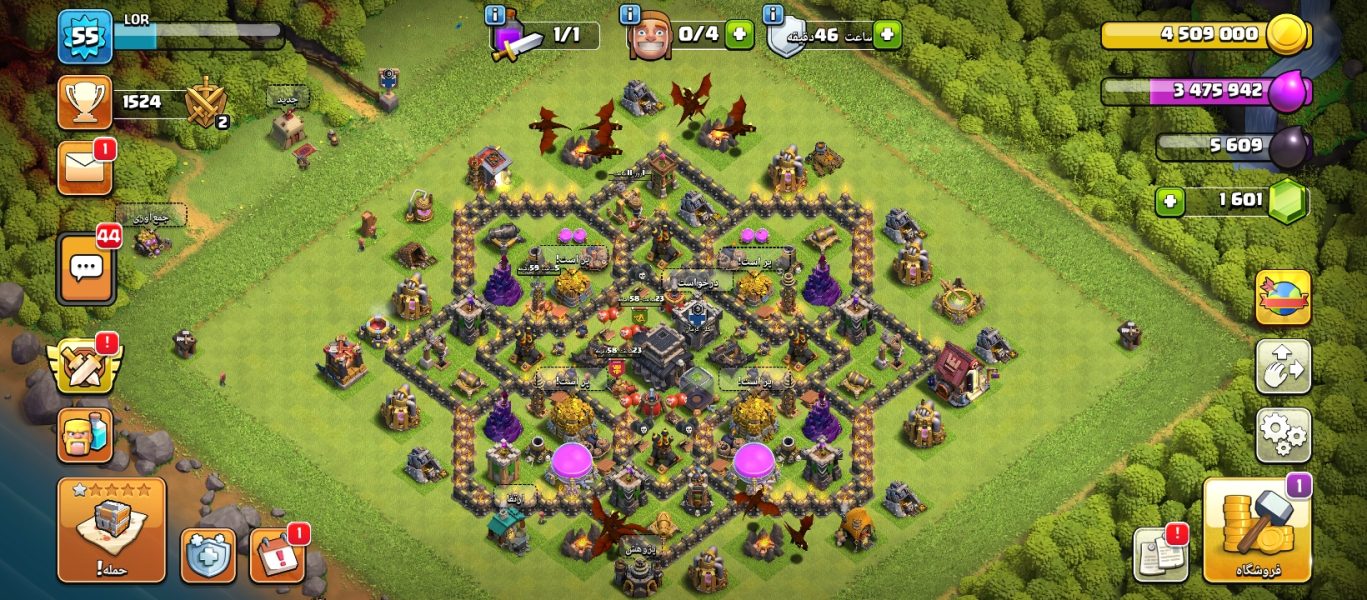The height and width of the screenshot is (600, 1367).
Task: Open the settings gear menu
Action: [1283, 434]
